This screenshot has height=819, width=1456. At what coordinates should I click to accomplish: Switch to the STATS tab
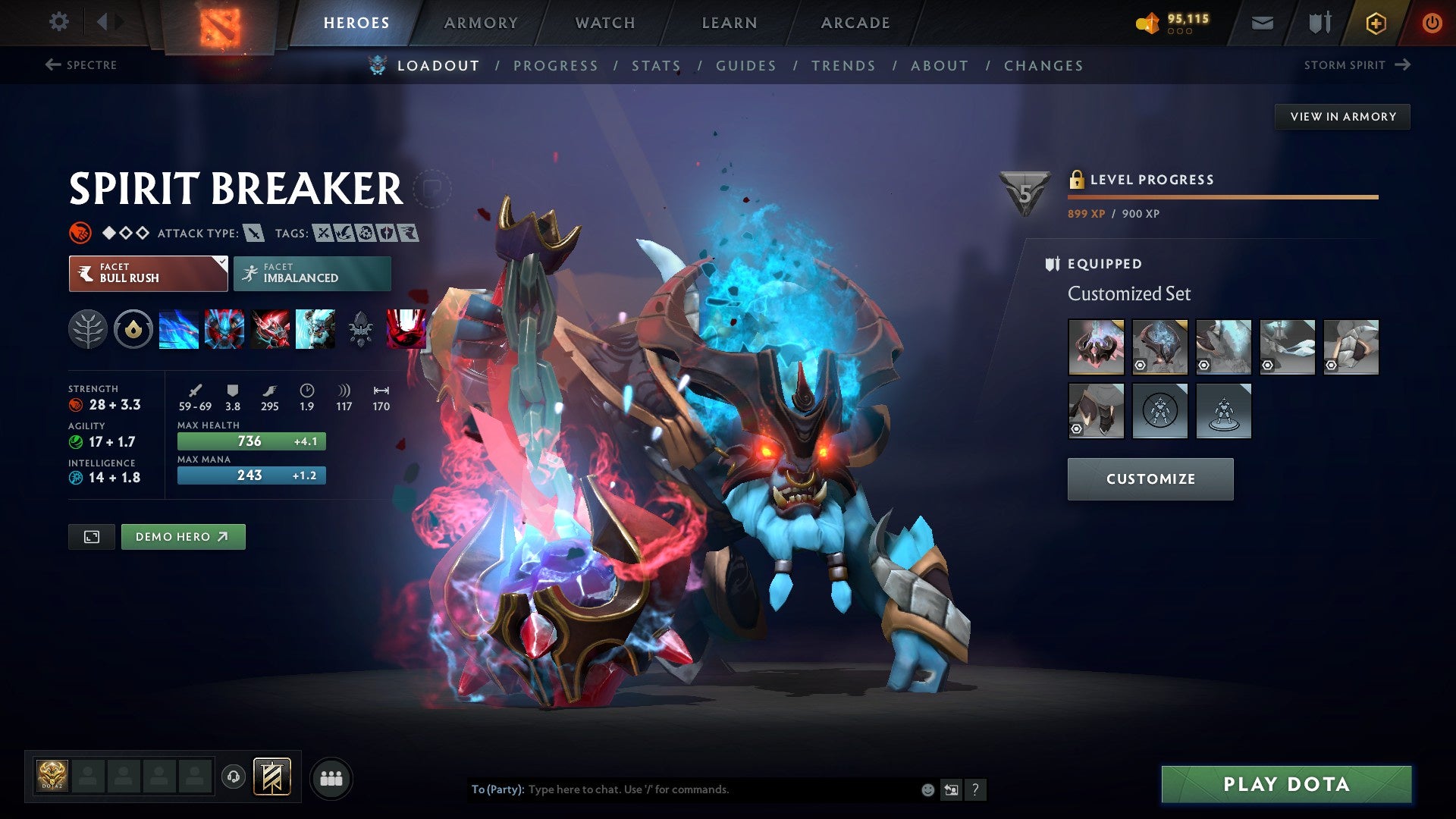[656, 65]
